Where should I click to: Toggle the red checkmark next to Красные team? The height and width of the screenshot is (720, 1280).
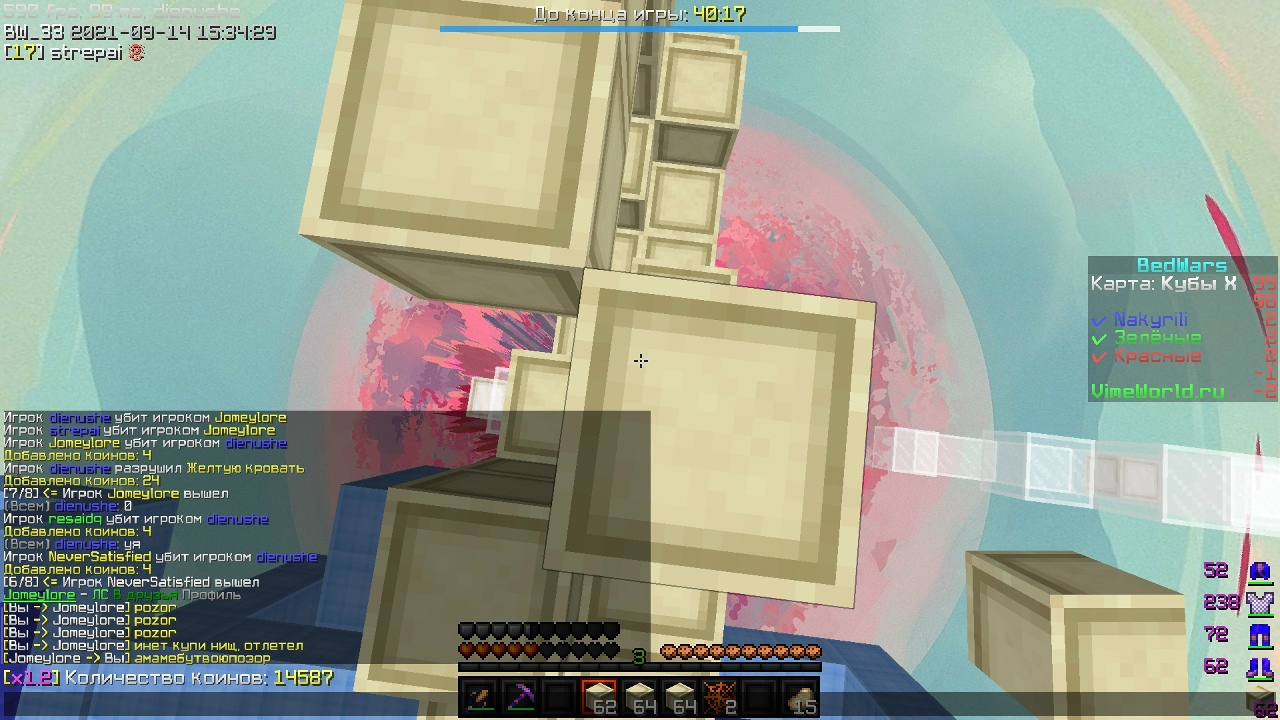[1098, 356]
